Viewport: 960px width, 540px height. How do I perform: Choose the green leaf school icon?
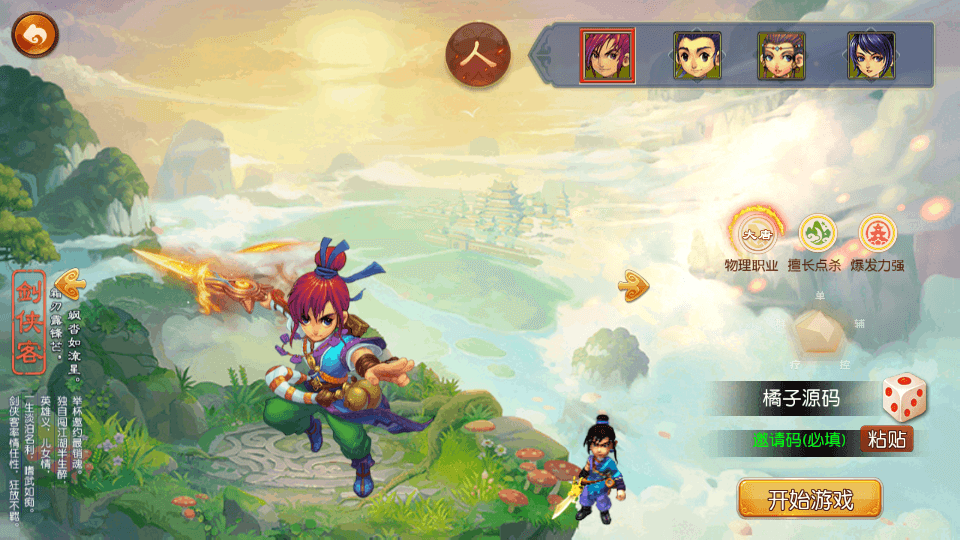click(x=817, y=234)
